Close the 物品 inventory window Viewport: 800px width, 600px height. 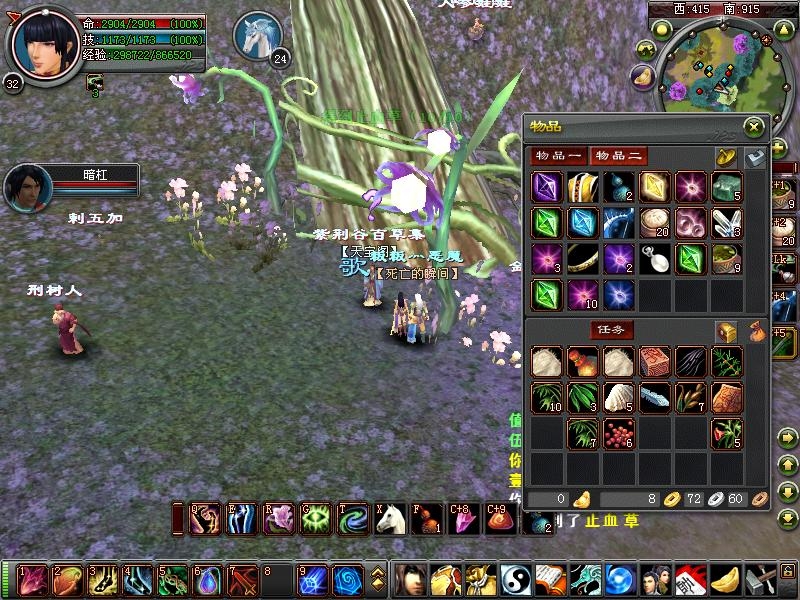(754, 126)
